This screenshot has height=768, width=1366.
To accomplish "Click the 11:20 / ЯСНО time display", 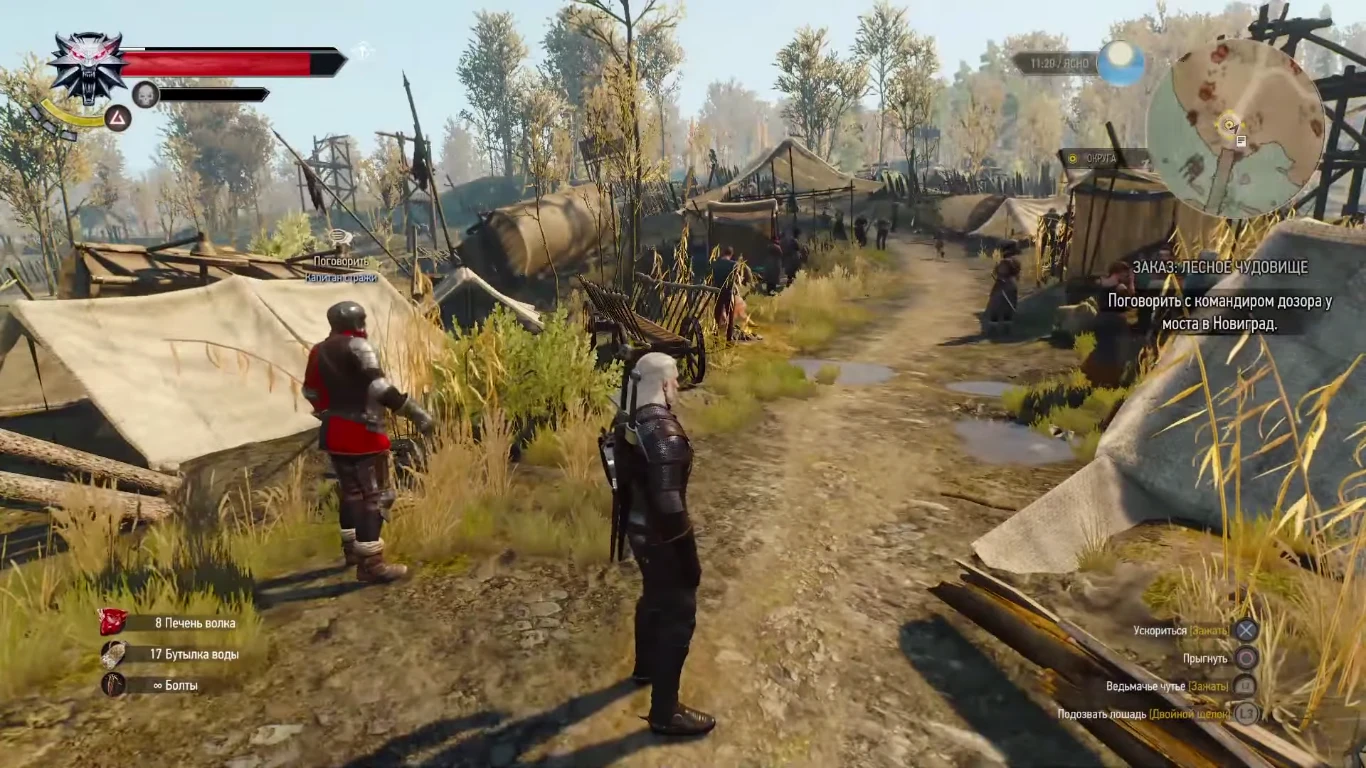I will (1059, 62).
